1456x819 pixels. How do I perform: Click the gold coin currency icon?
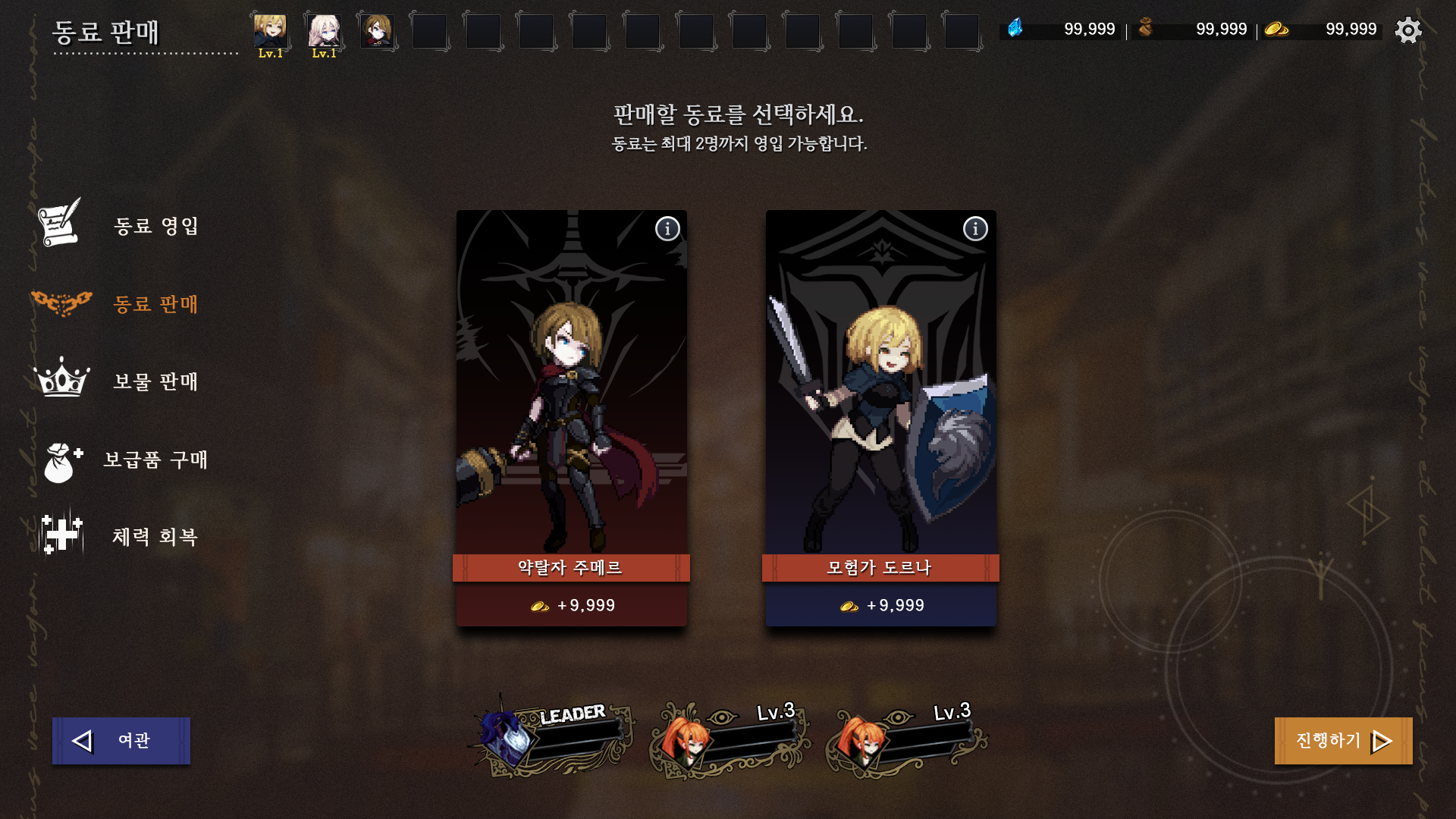(1277, 29)
